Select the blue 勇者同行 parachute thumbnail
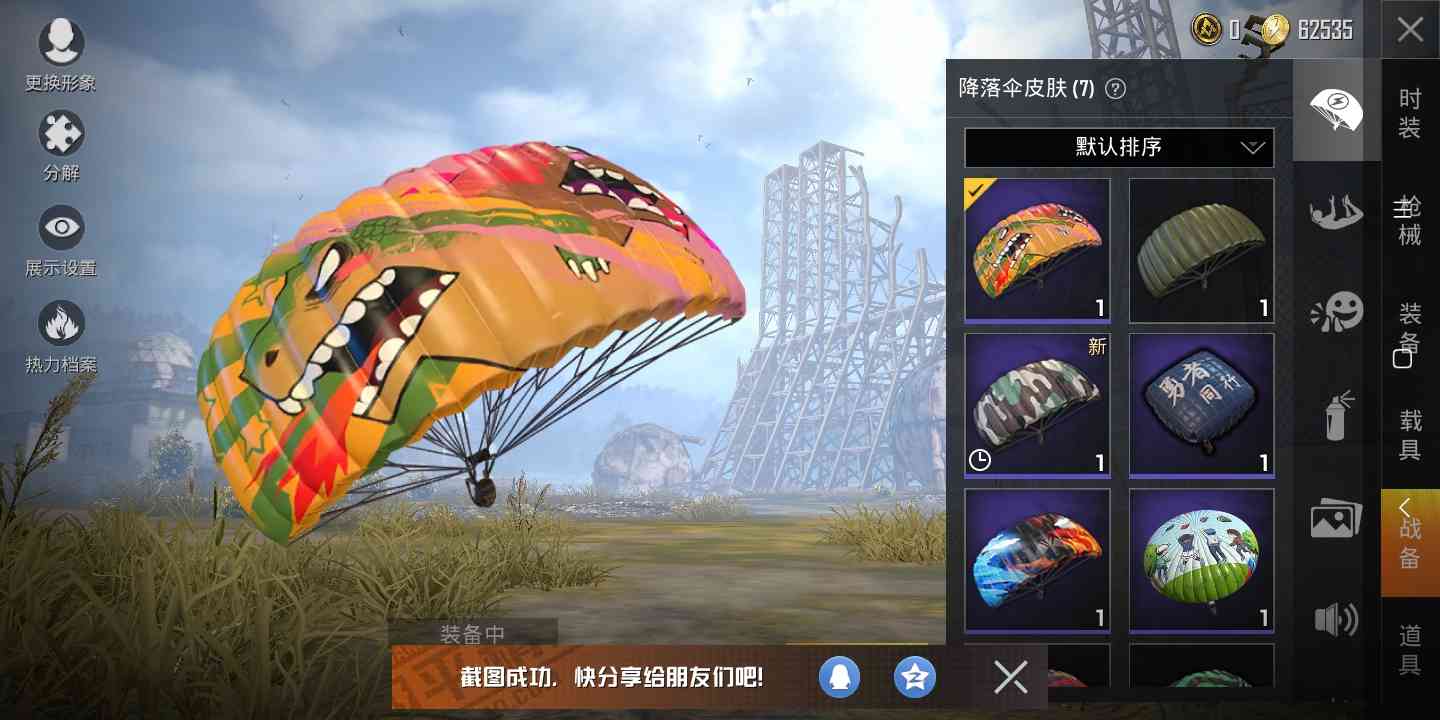This screenshot has width=1440, height=720. (1201, 405)
